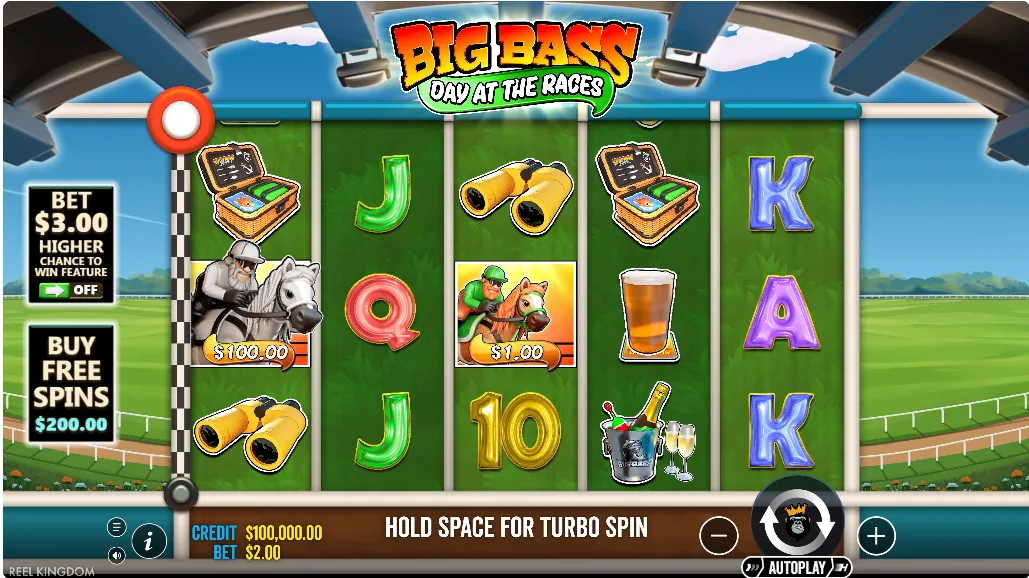Toggle the $3.00 ante bet switch
Screen dimensions: 1029x578
(x=70, y=290)
